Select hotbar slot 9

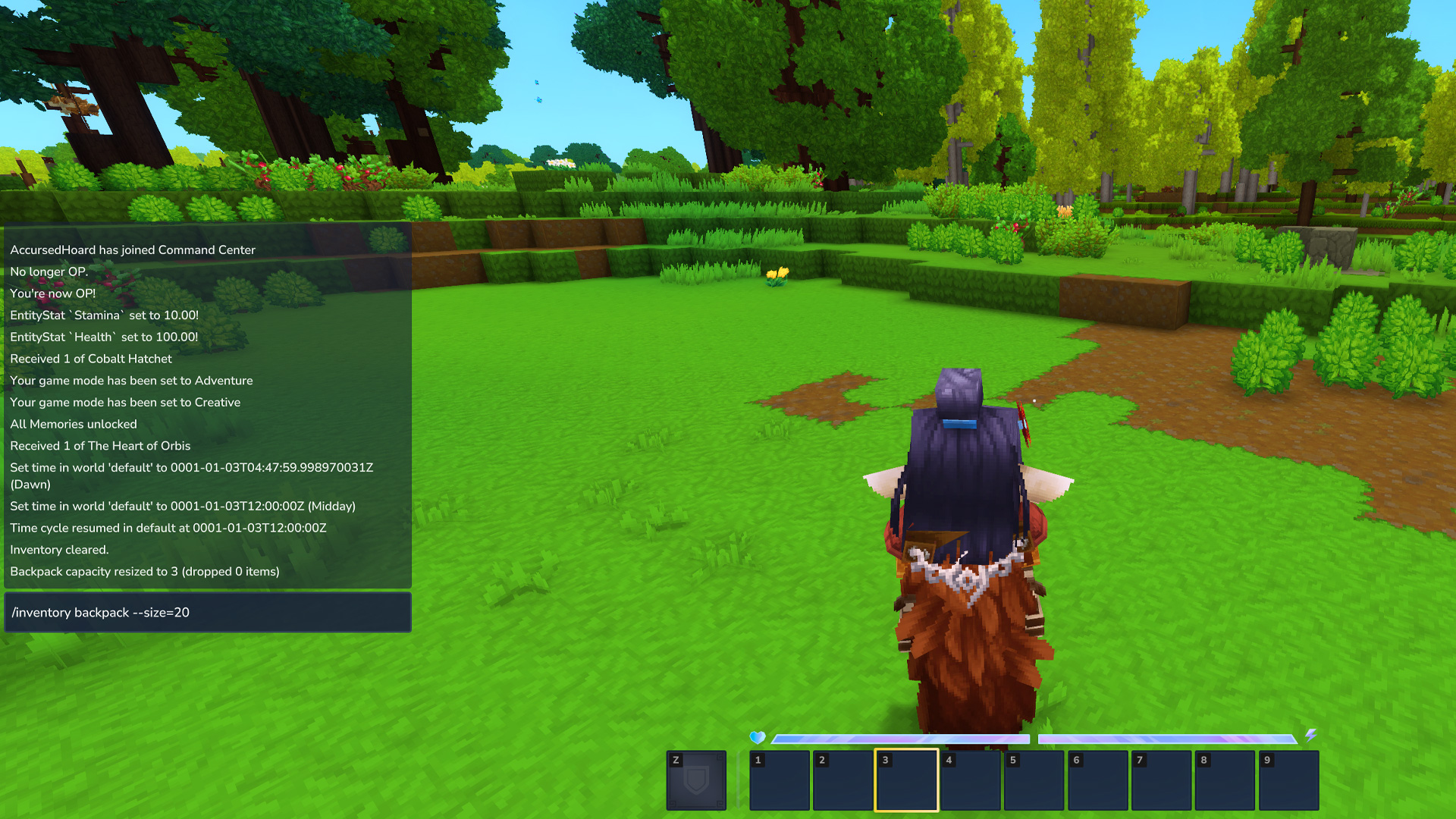tap(1288, 780)
